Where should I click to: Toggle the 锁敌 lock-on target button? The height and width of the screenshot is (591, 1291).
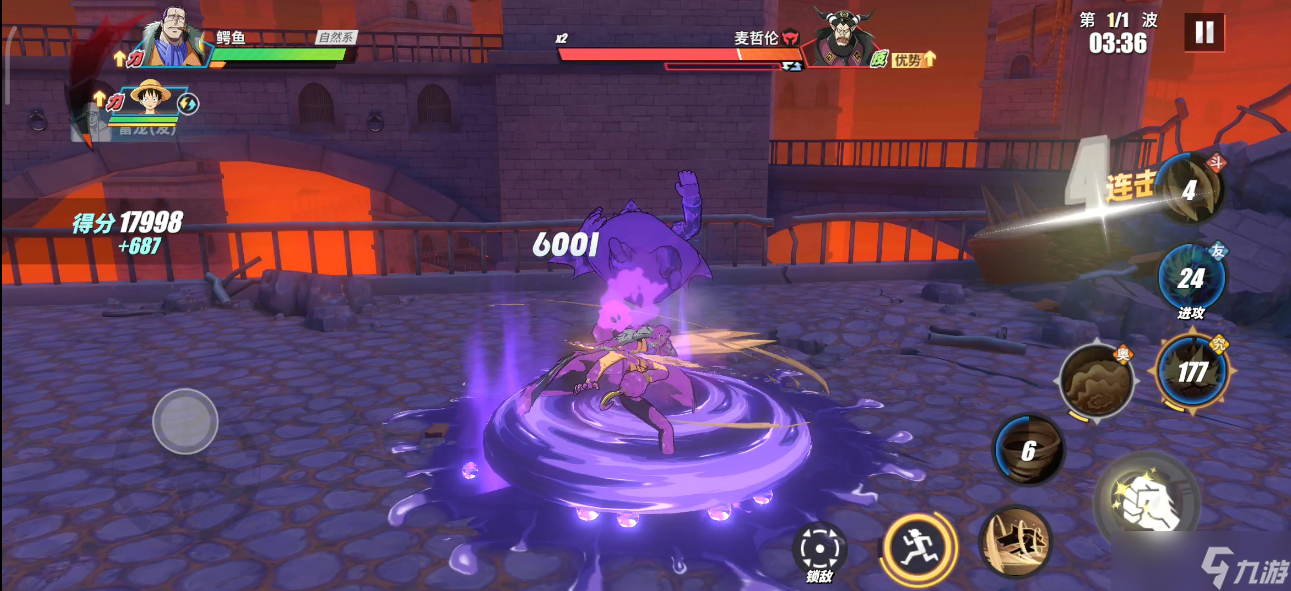pyautogui.click(x=820, y=550)
